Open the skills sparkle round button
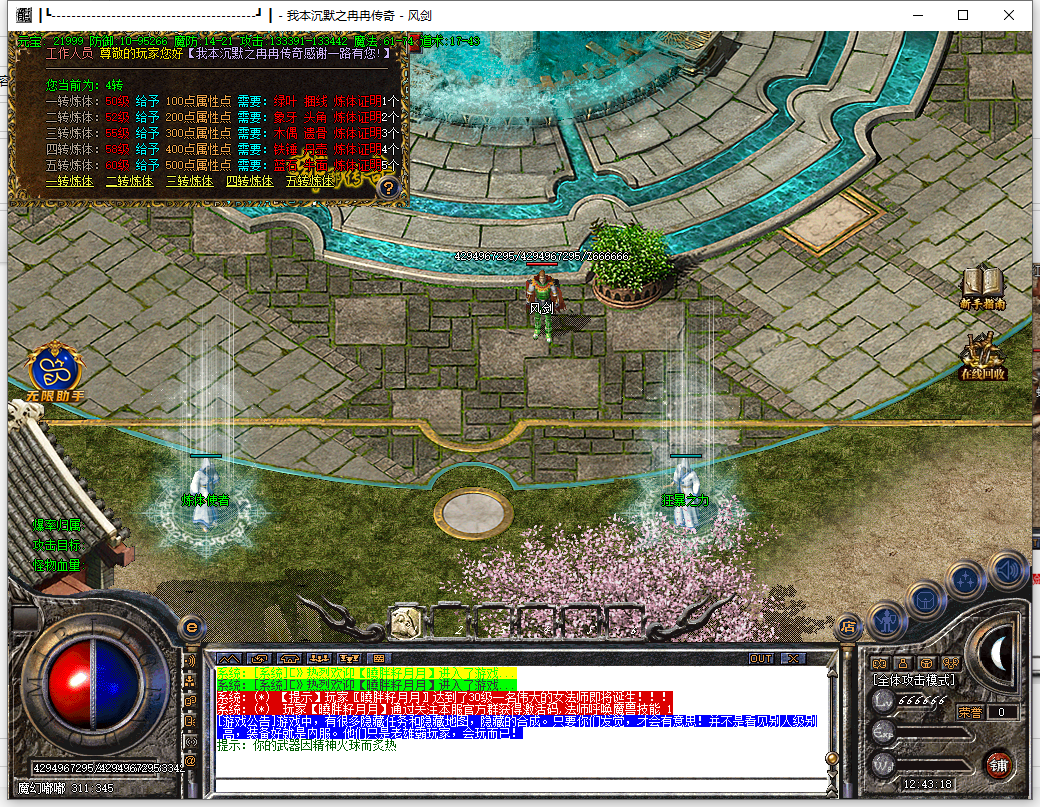This screenshot has height=807, width=1040. click(966, 580)
